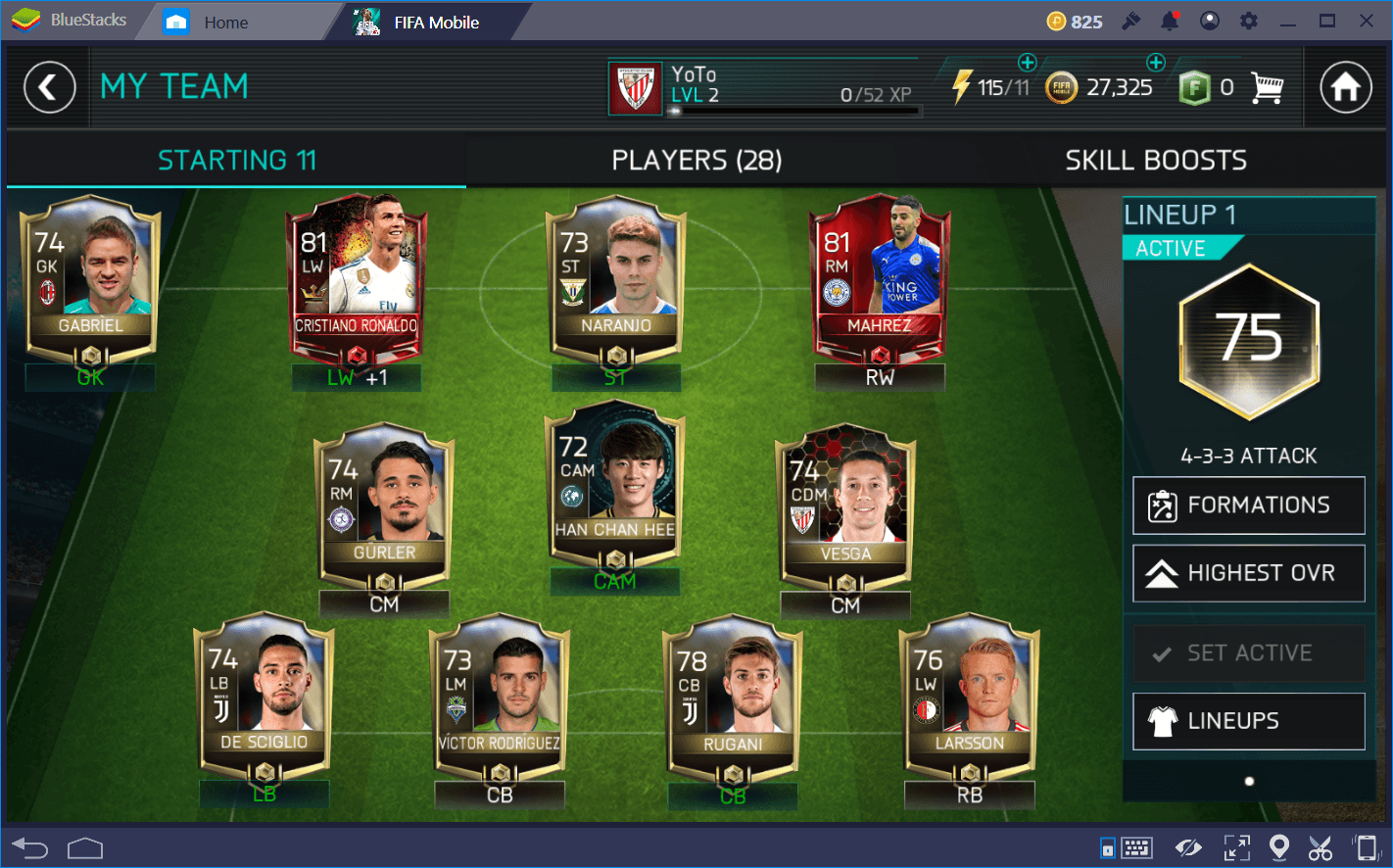Open the FORMATIONS panel
This screenshot has width=1393, height=868.
click(1248, 505)
